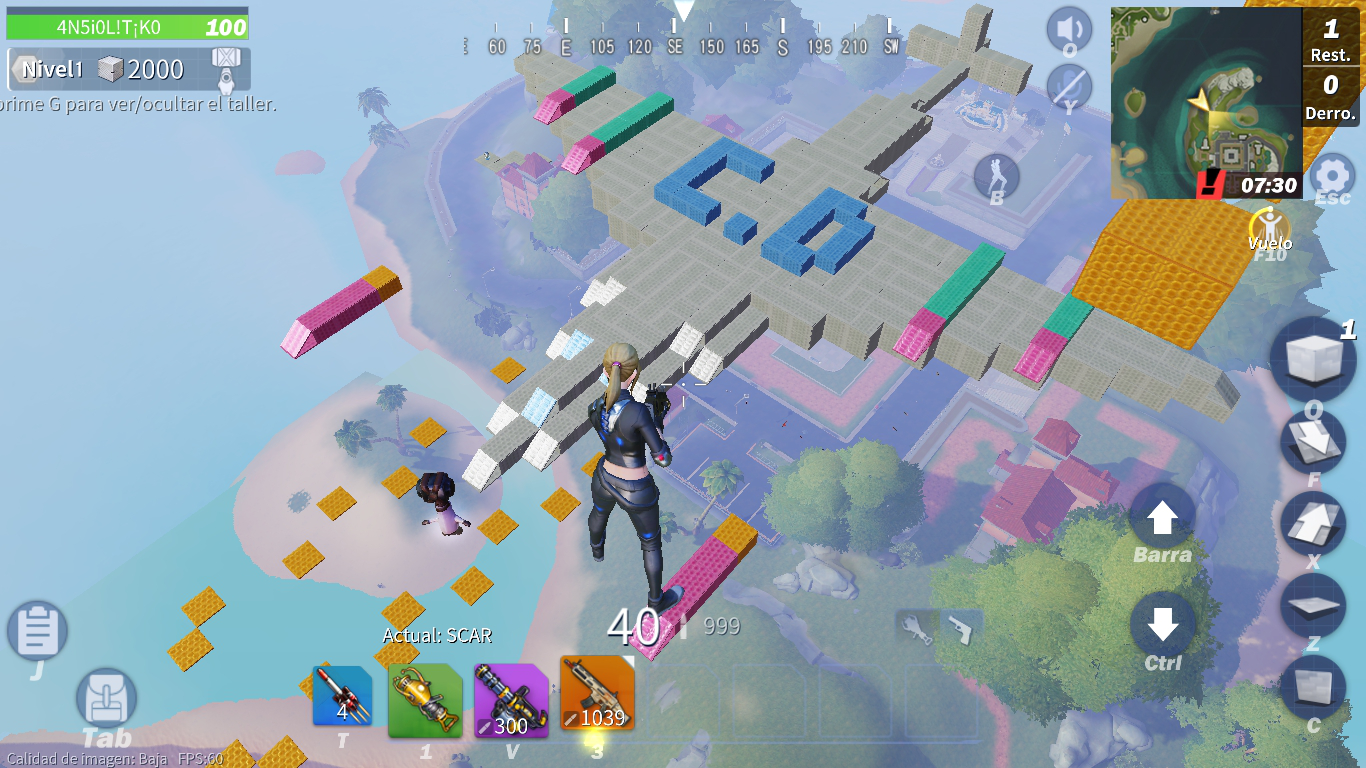Open the clipboard task list
The height and width of the screenshot is (768, 1366).
click(37, 631)
